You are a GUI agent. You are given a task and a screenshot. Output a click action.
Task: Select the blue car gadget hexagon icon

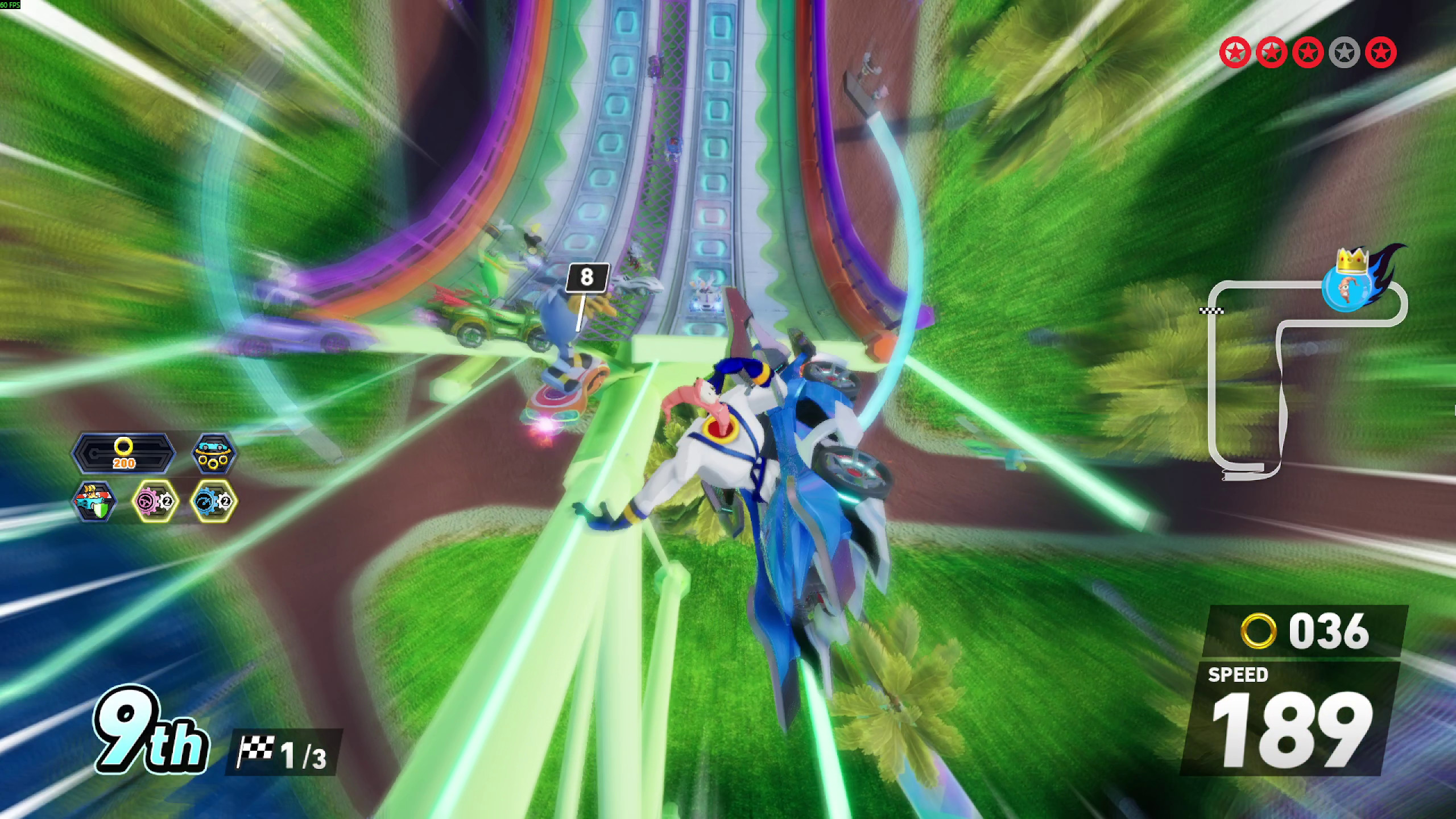pos(213,453)
